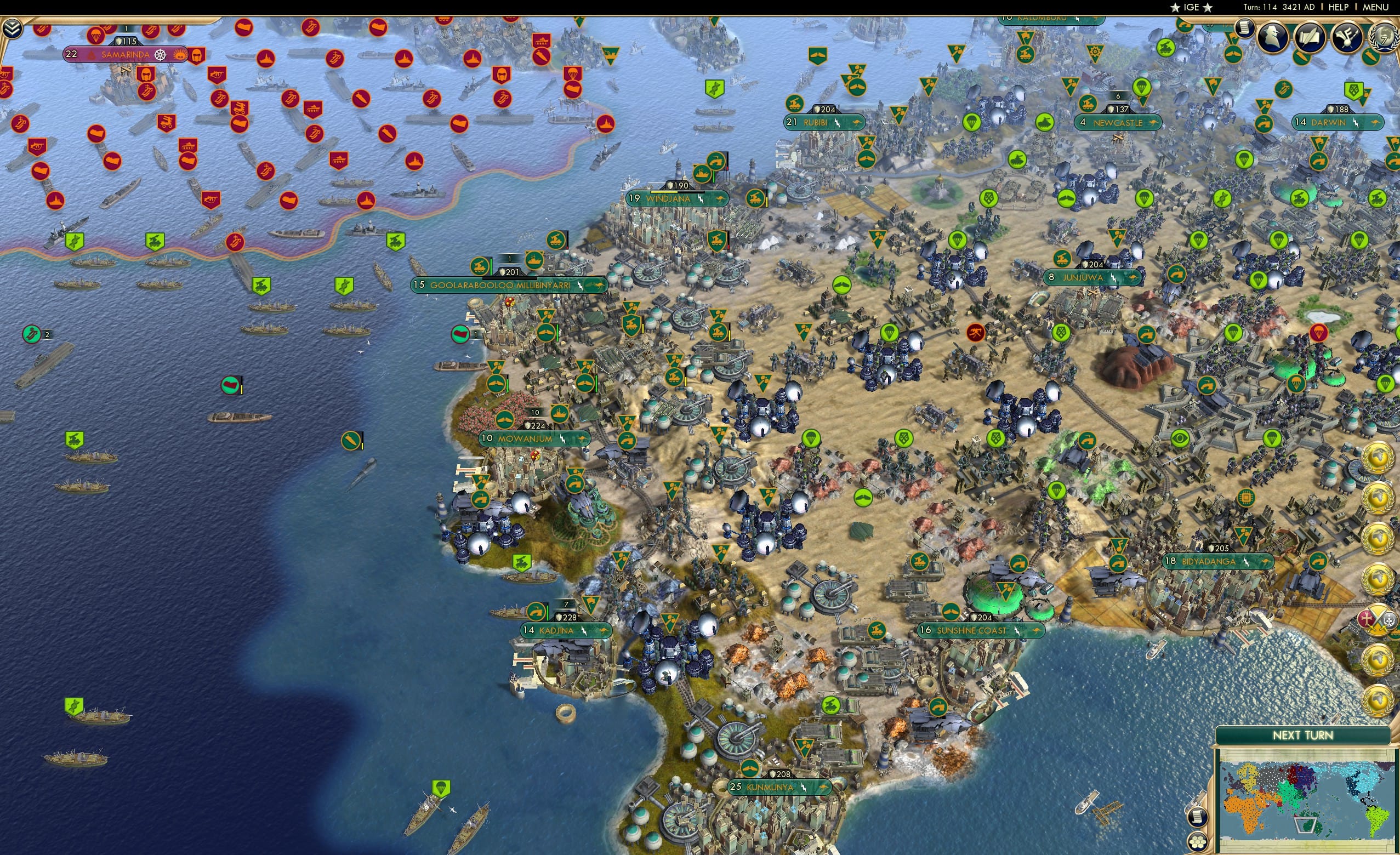Toggle the Buddhism wheel symbol on Samarinda's banner
This screenshot has height=855, width=1400.
coord(161,56)
